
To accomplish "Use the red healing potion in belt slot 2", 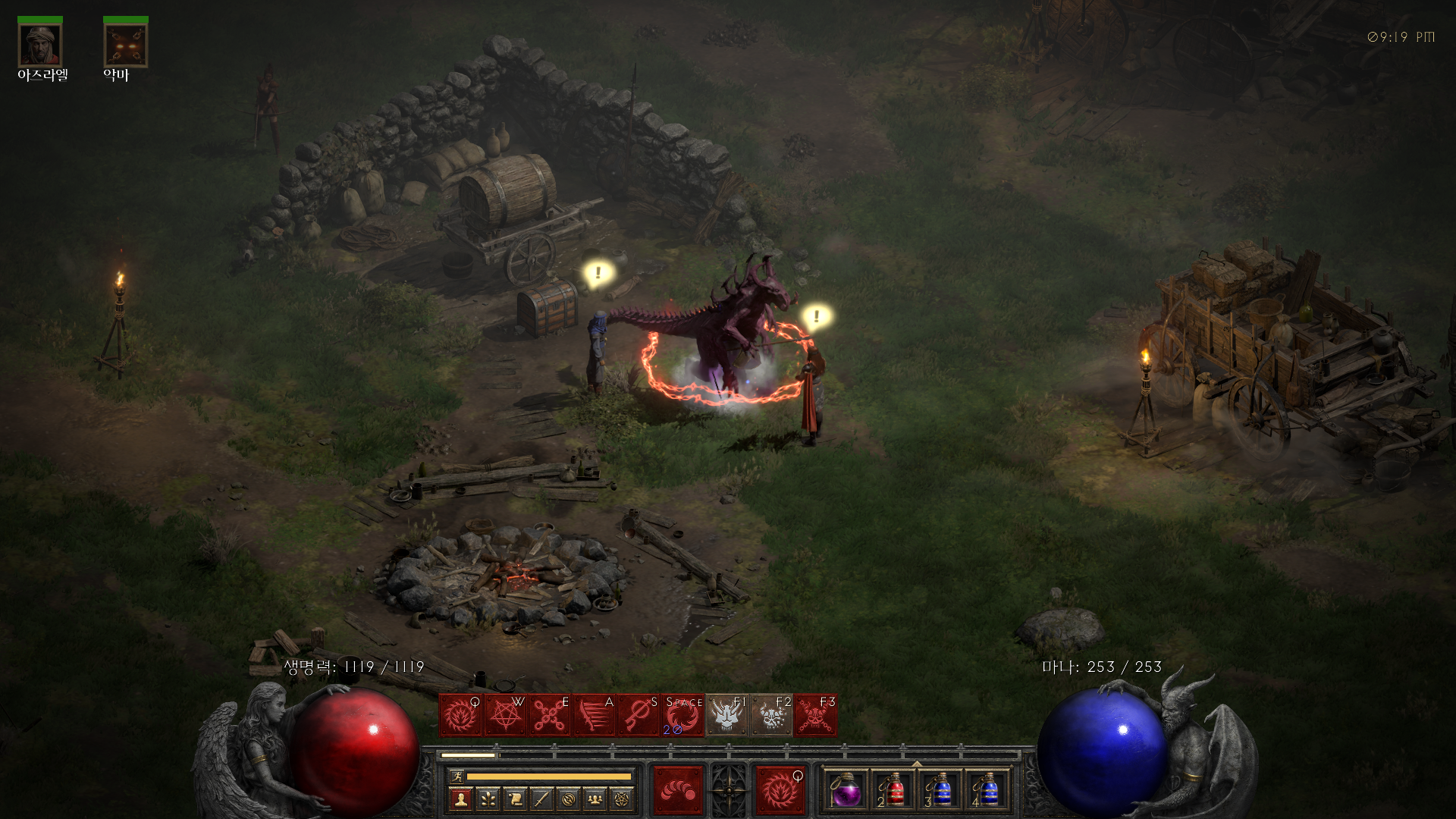I will 893,792.
